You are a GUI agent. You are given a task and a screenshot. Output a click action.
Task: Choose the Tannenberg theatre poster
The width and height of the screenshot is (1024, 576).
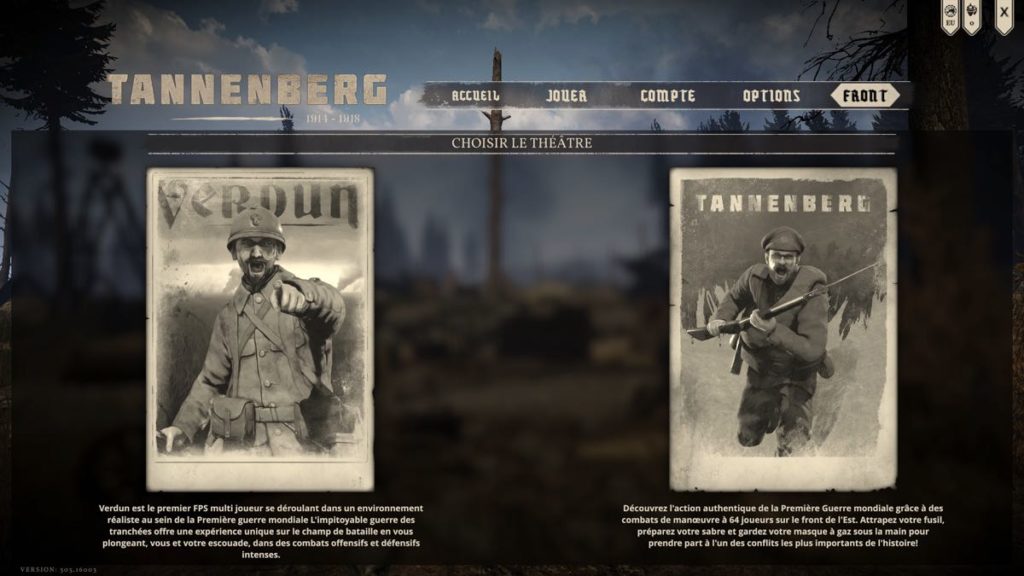point(783,328)
